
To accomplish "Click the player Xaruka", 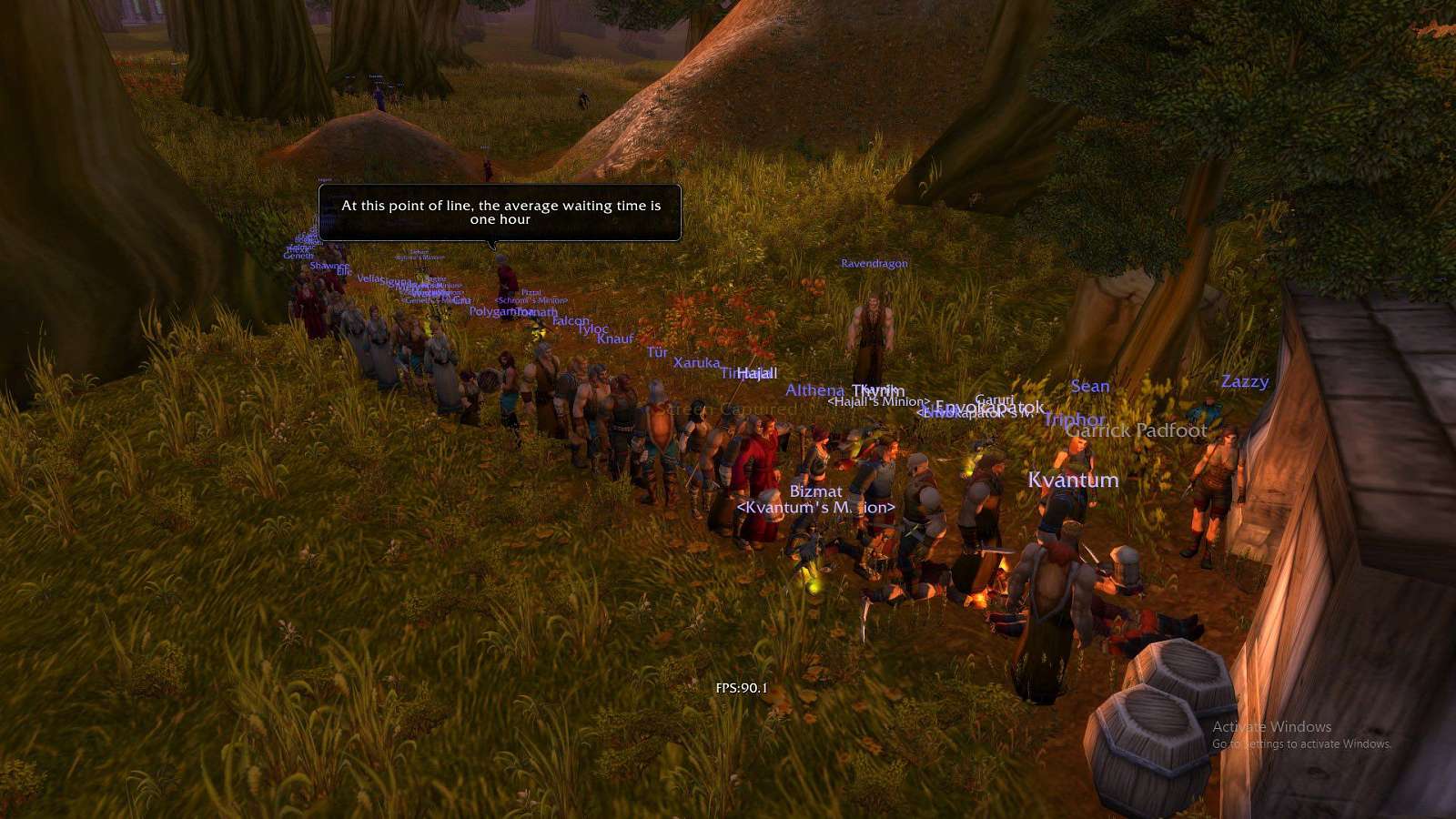I will pyautogui.click(x=699, y=361).
